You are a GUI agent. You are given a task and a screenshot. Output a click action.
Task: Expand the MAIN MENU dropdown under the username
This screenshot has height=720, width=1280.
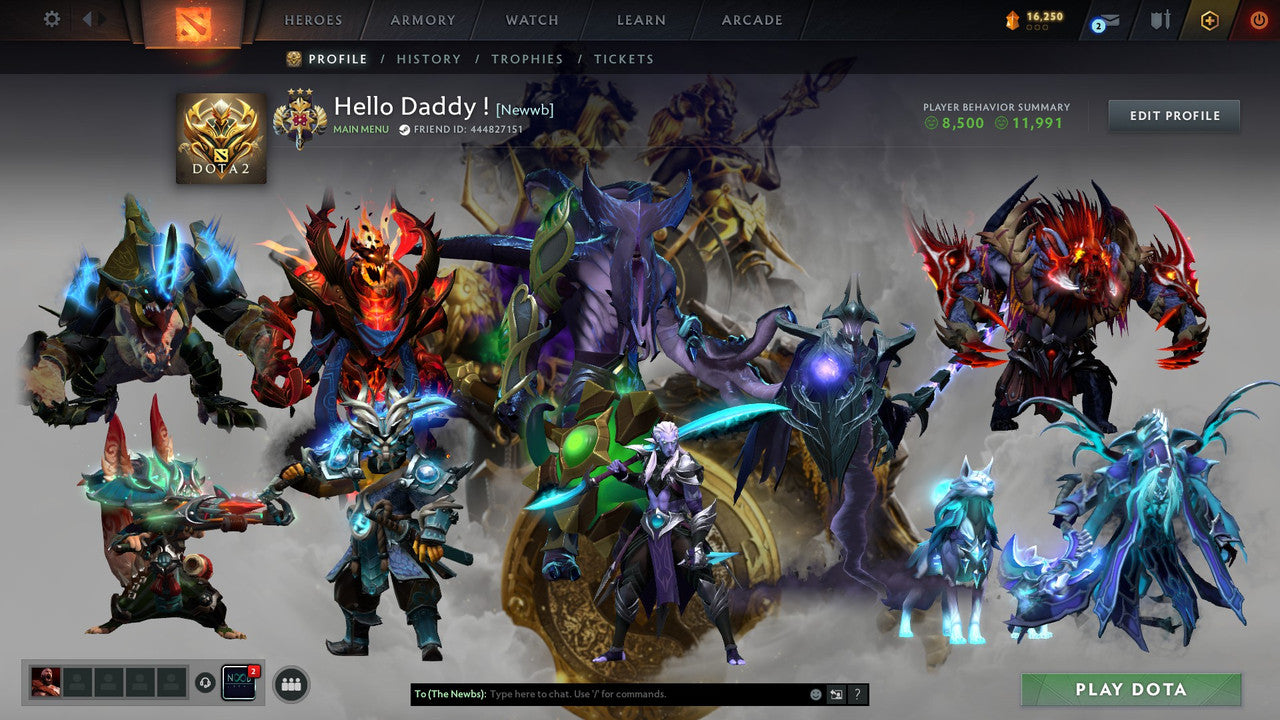[360, 129]
